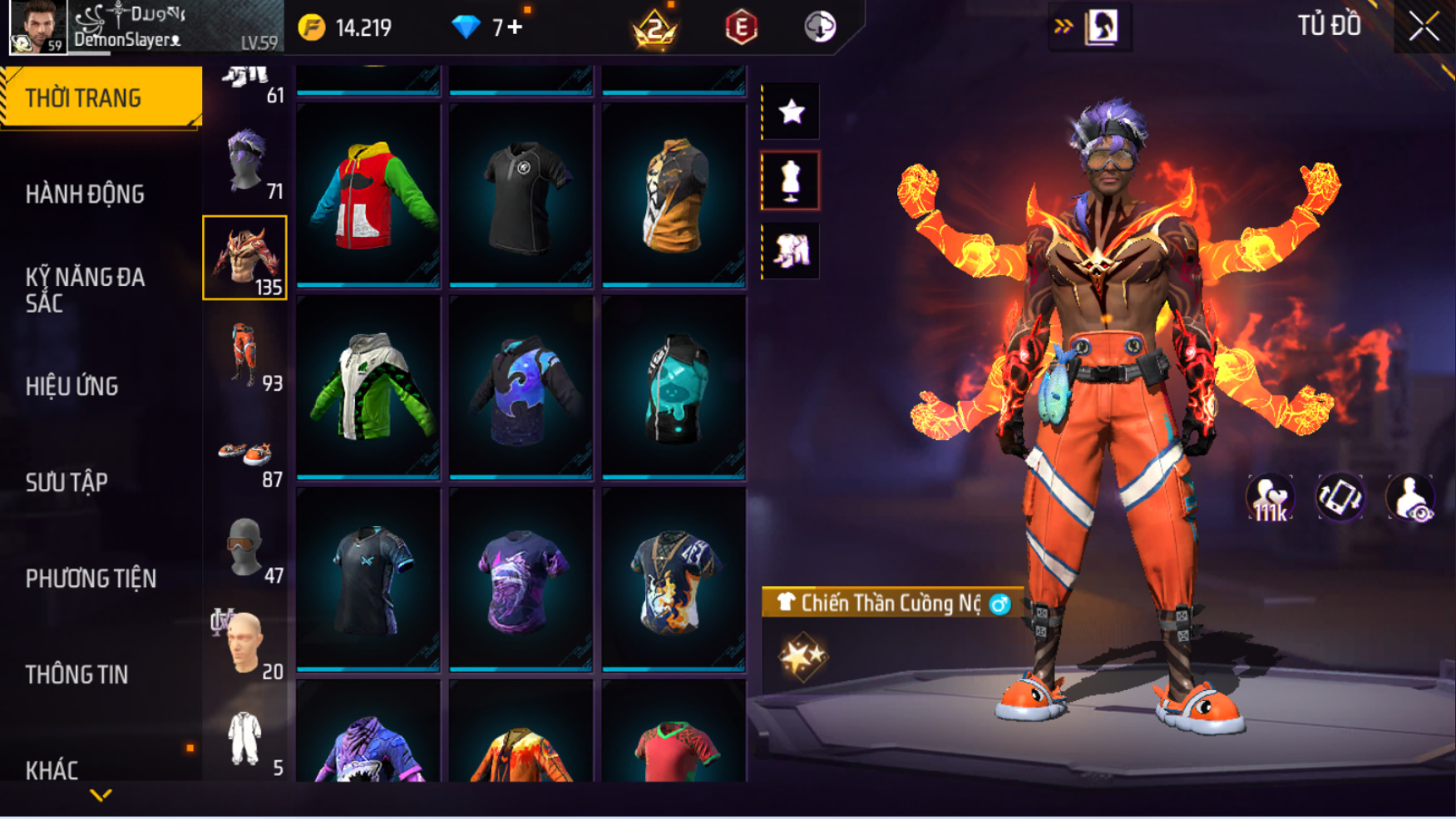This screenshot has width=1456, height=819.
Task: Go to the SƯU TẬP section
Action: pos(67,482)
